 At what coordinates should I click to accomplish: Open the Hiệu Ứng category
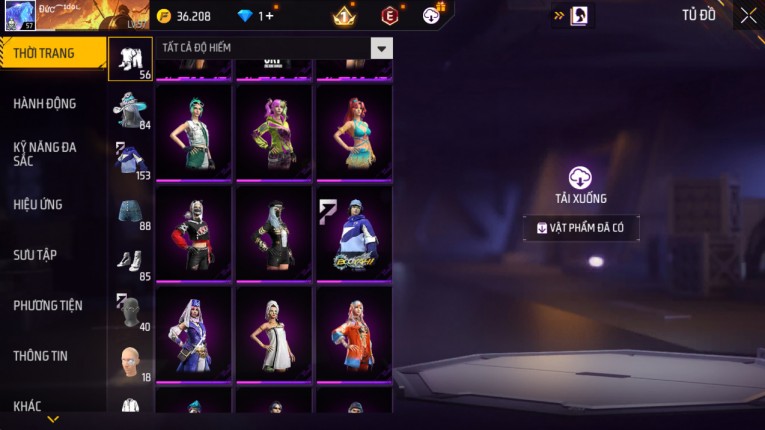click(38, 205)
